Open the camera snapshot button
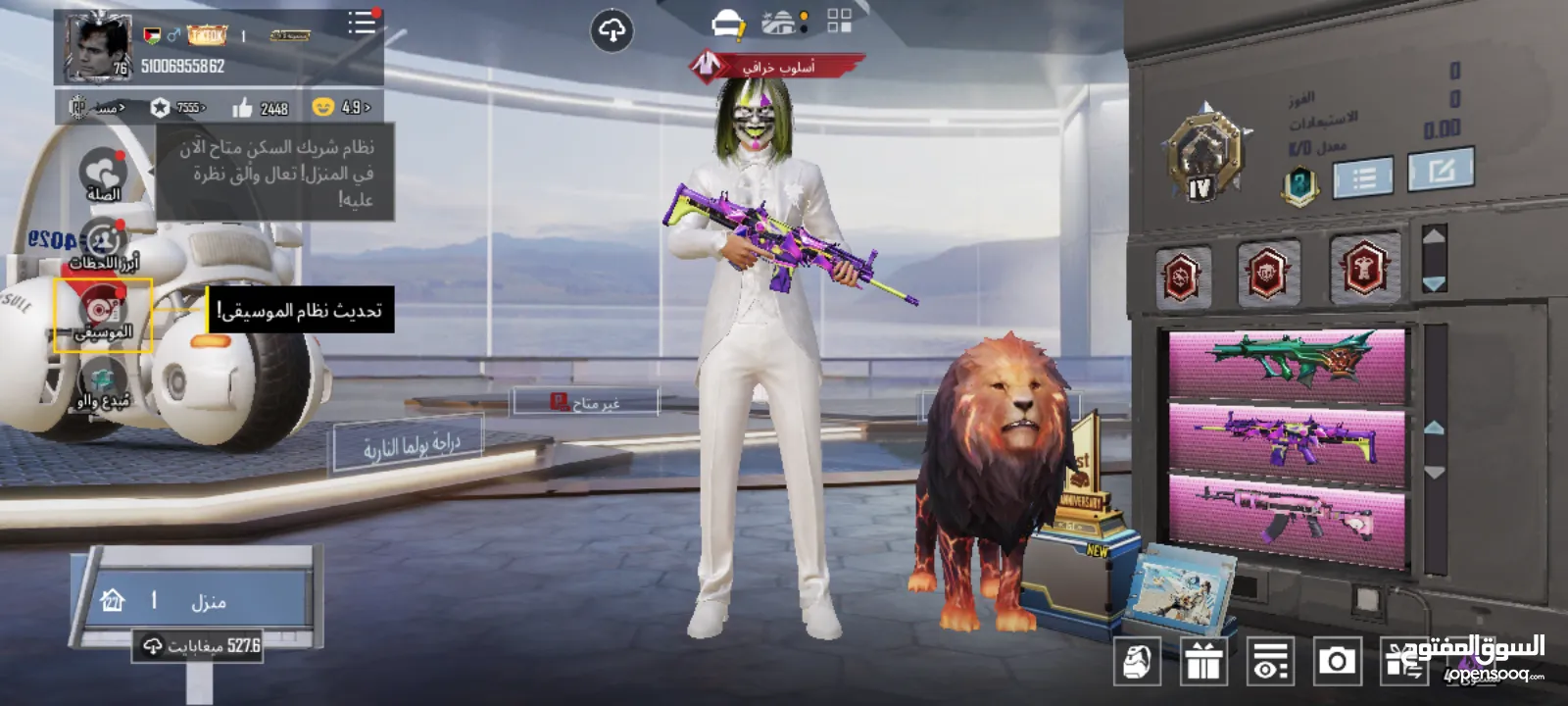 (1337, 662)
